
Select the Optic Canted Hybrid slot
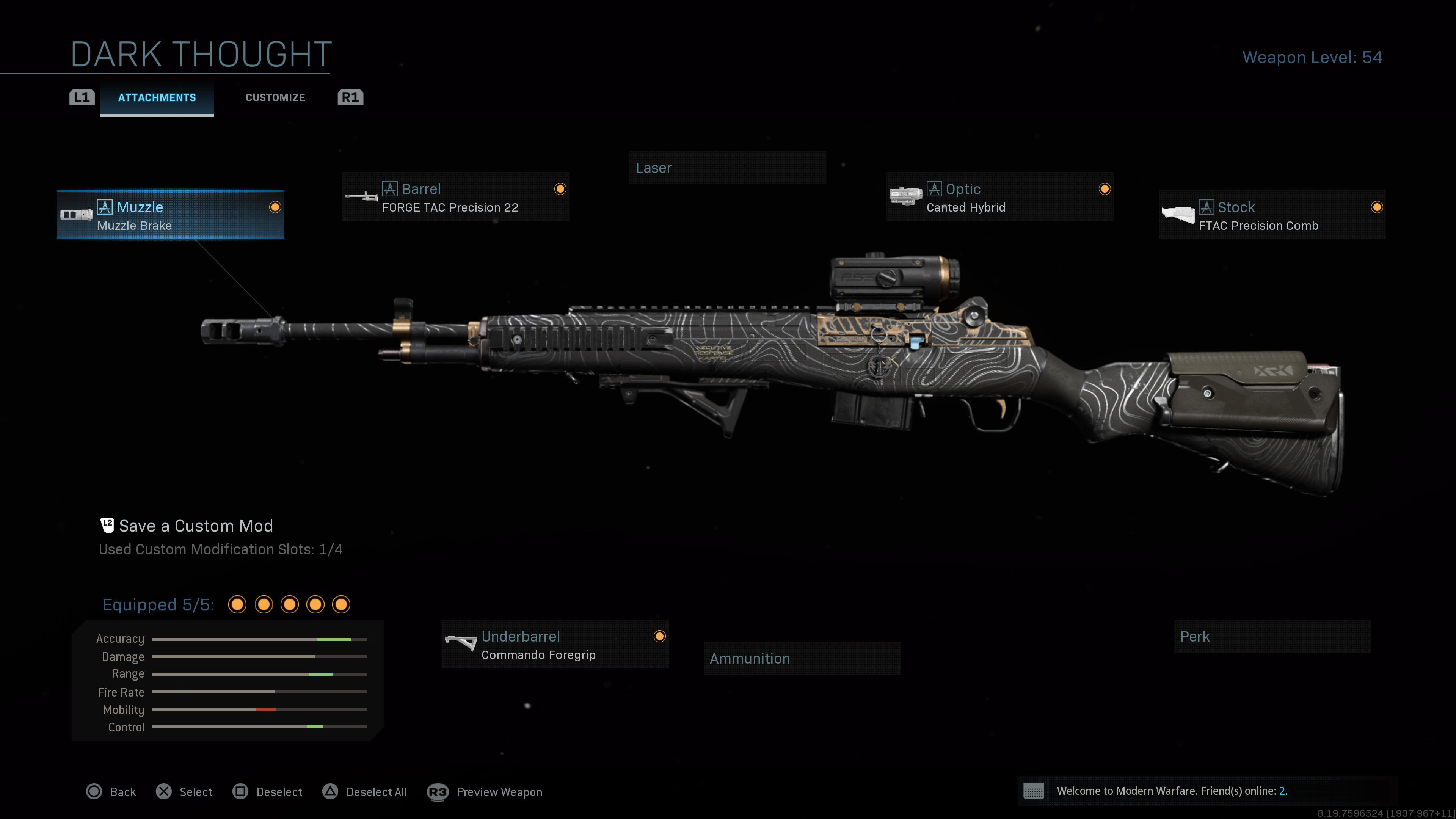999,197
